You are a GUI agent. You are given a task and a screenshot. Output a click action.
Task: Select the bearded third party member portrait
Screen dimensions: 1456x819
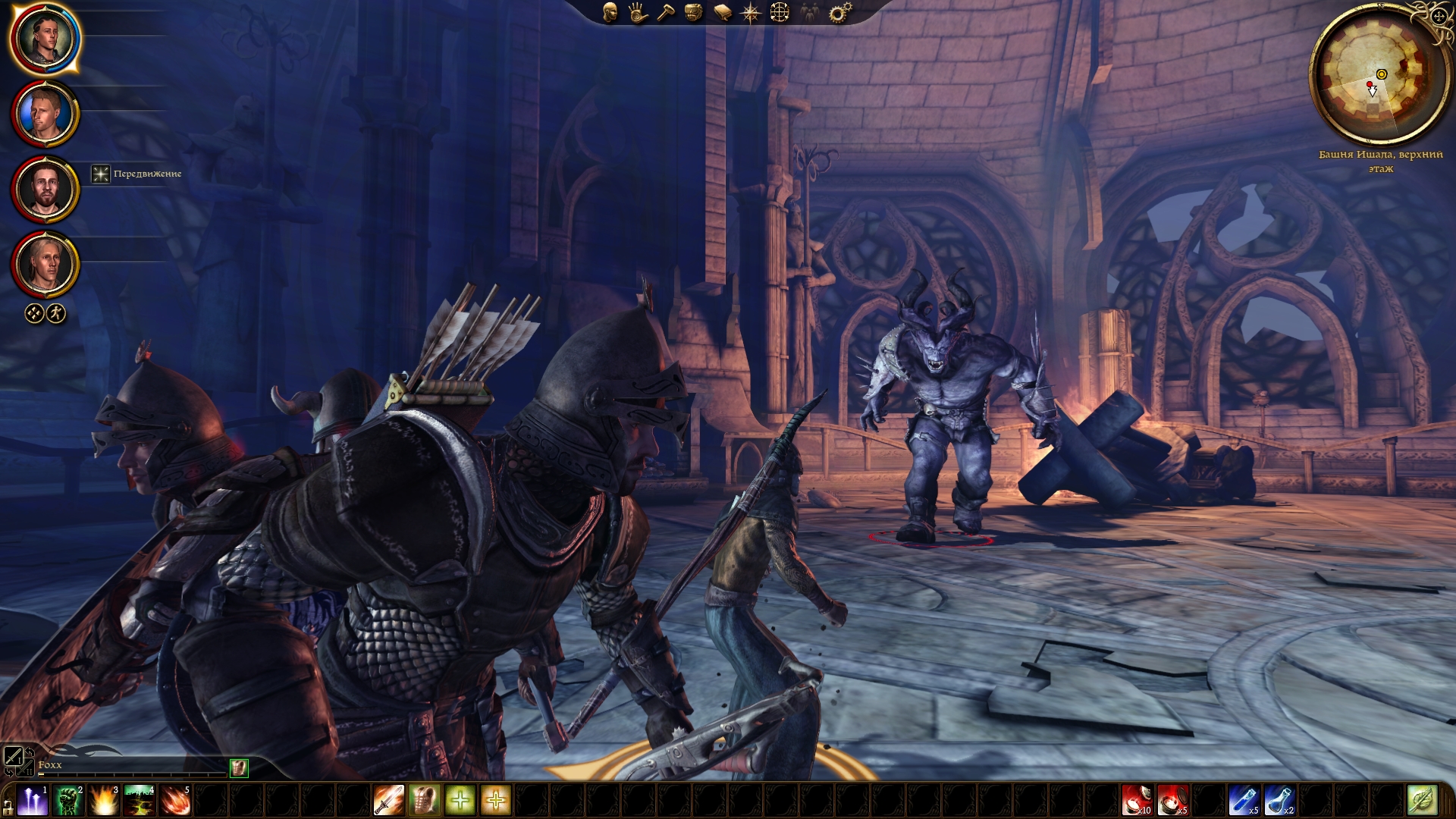click(x=45, y=190)
